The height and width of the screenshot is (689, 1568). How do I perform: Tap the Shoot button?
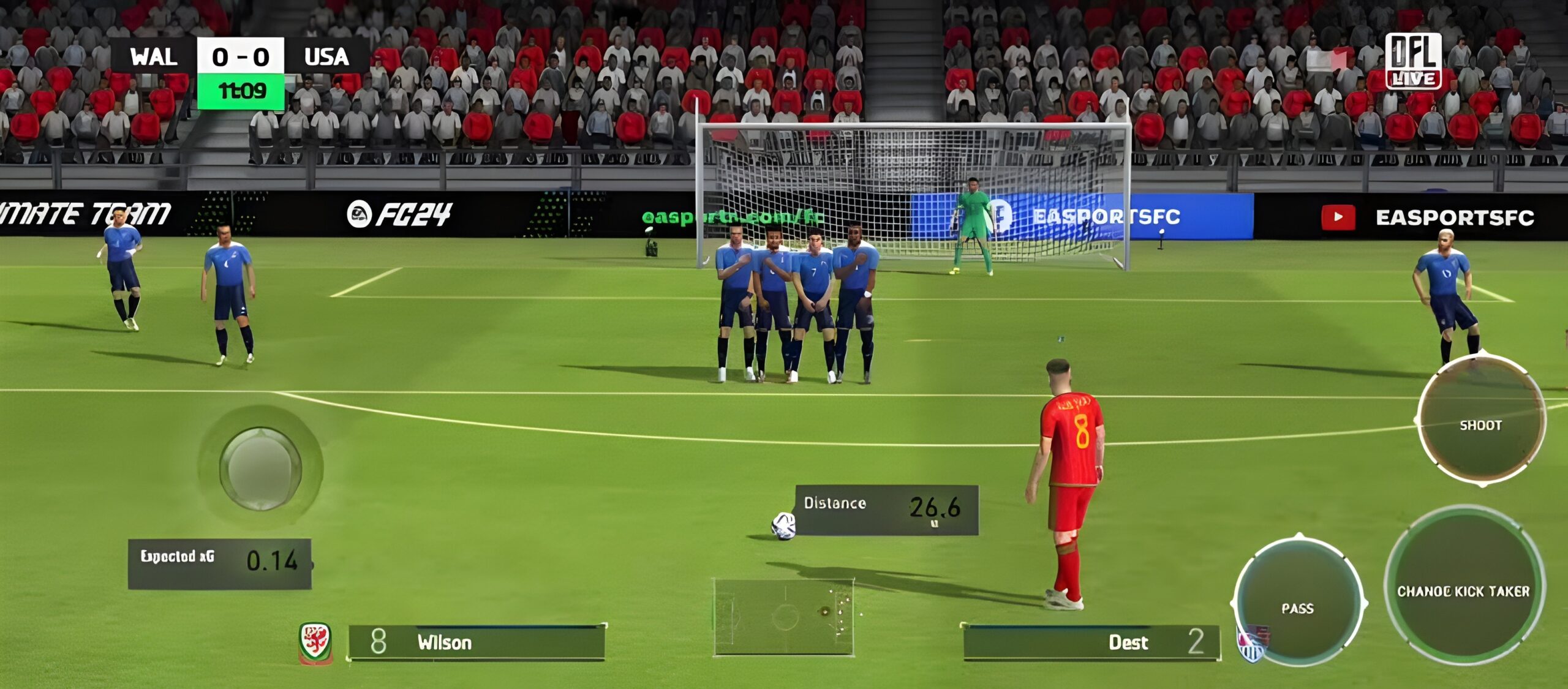1481,421
